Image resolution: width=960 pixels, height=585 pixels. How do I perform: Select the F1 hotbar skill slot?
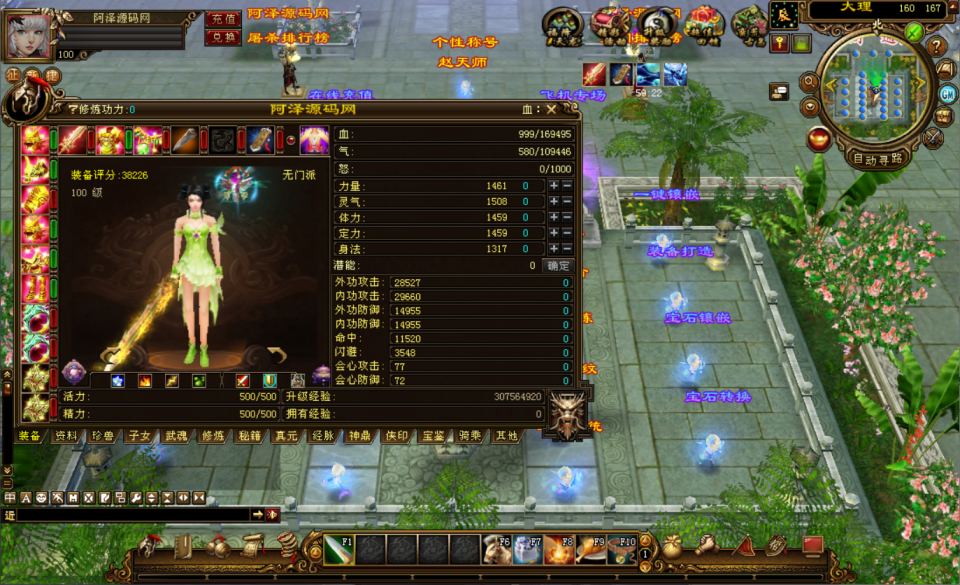[338, 549]
